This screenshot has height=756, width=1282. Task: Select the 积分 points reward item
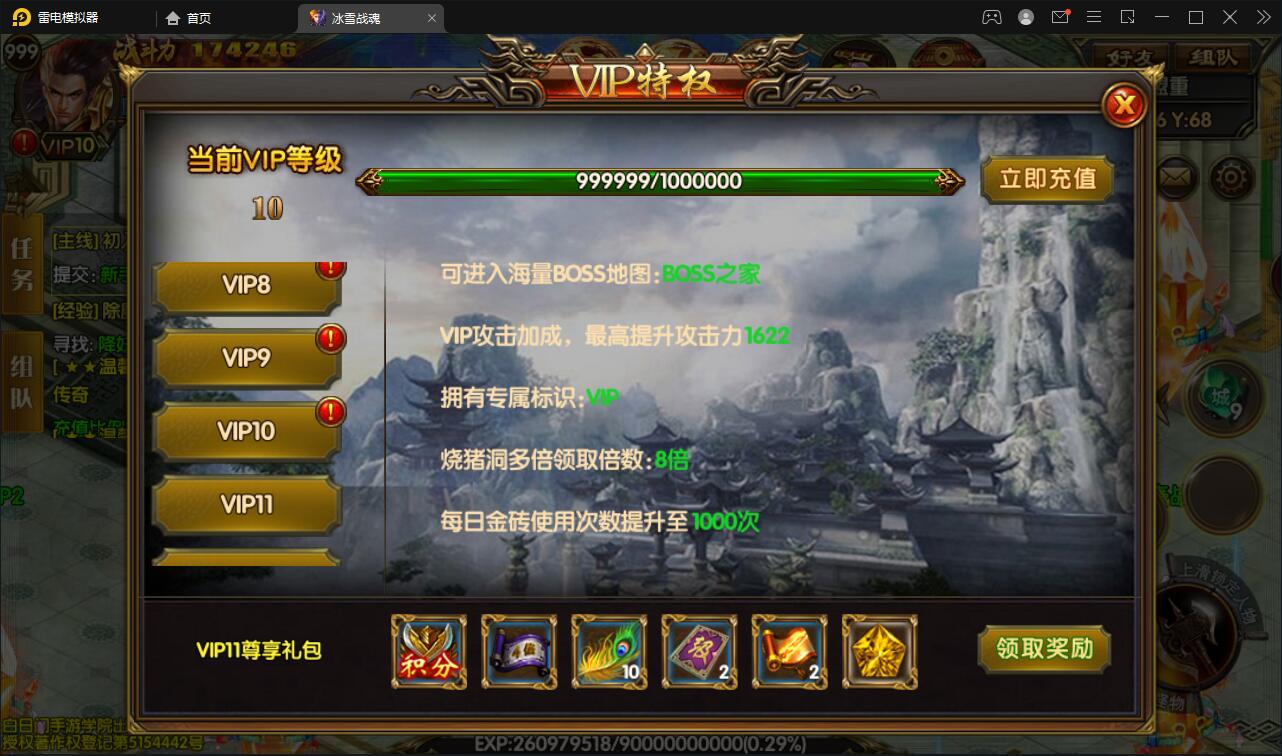[x=428, y=652]
